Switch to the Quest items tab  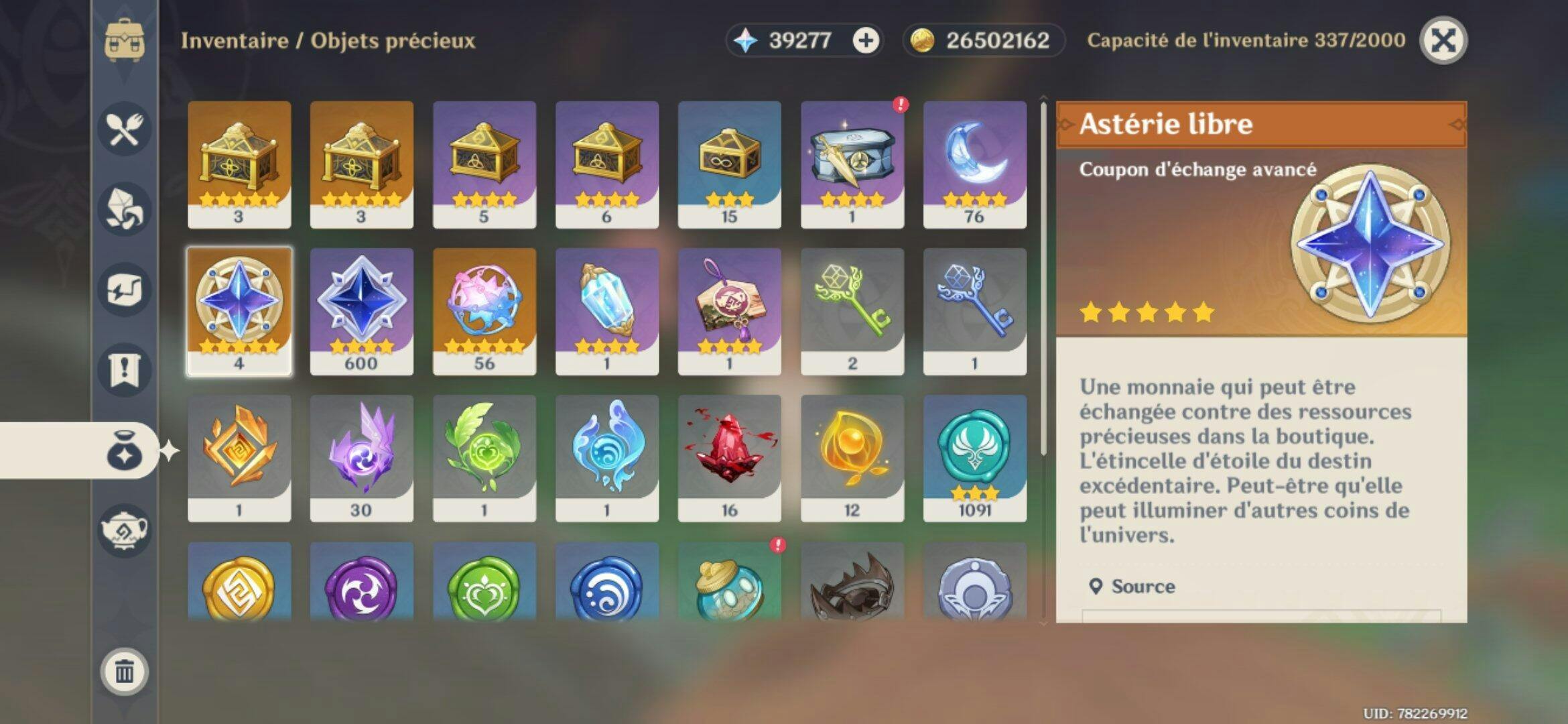point(125,369)
